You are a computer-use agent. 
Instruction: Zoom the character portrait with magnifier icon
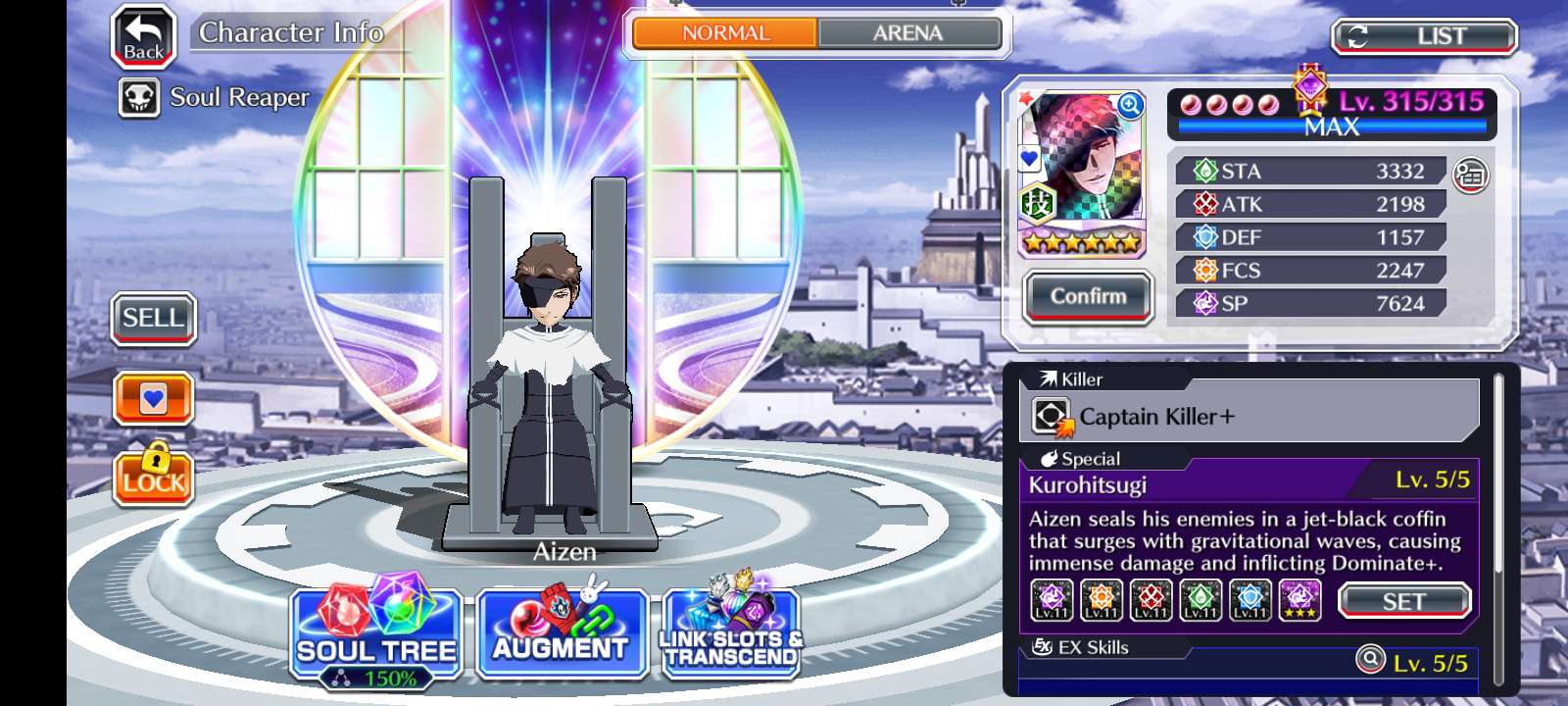[1130, 106]
